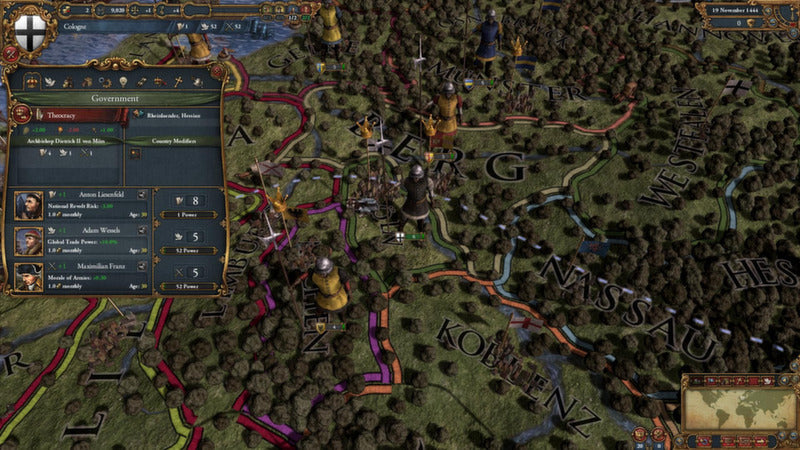Switch to the dove diplomacy tab

point(52,80)
